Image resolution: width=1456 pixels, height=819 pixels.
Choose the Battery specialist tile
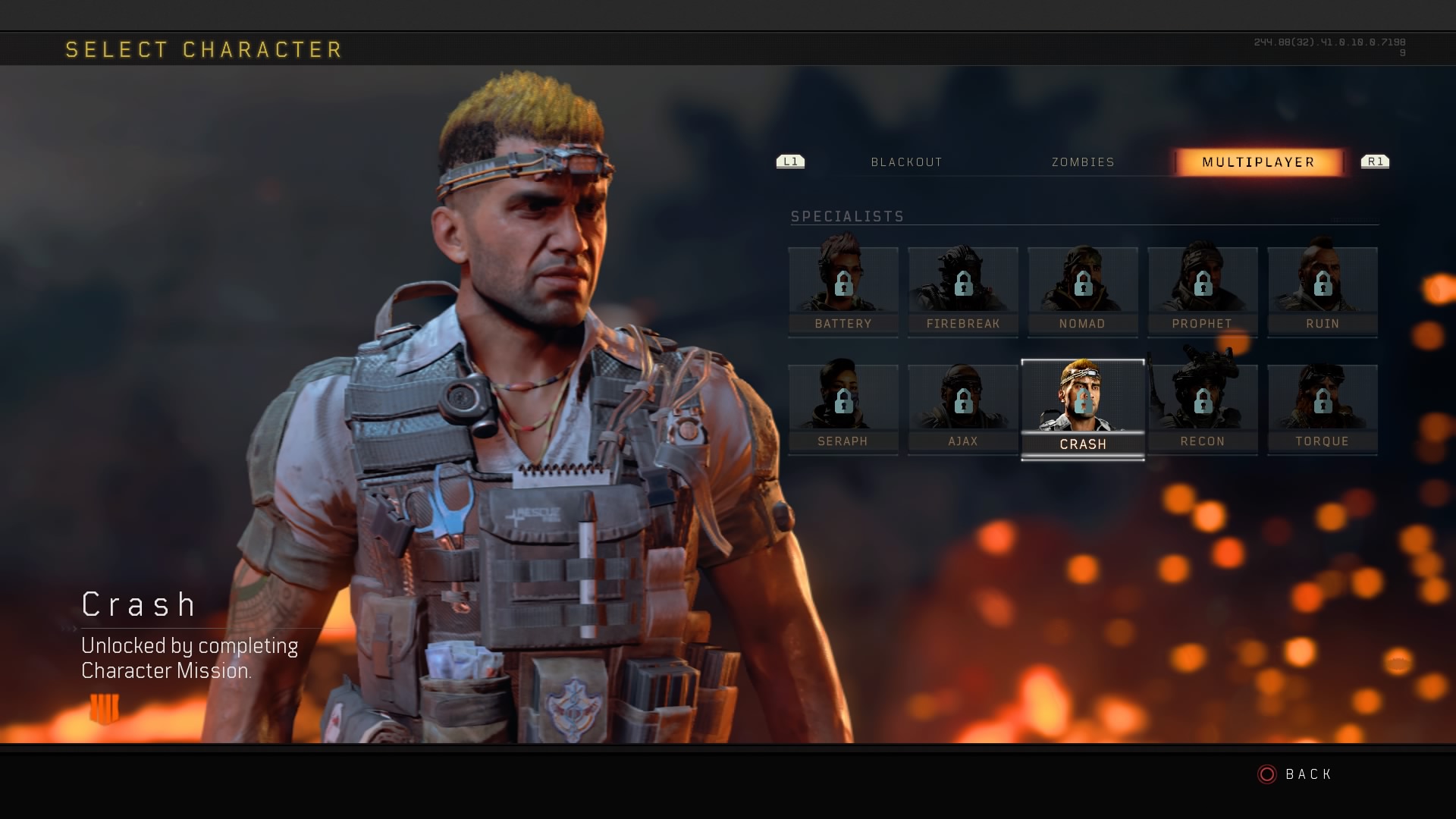click(x=843, y=291)
